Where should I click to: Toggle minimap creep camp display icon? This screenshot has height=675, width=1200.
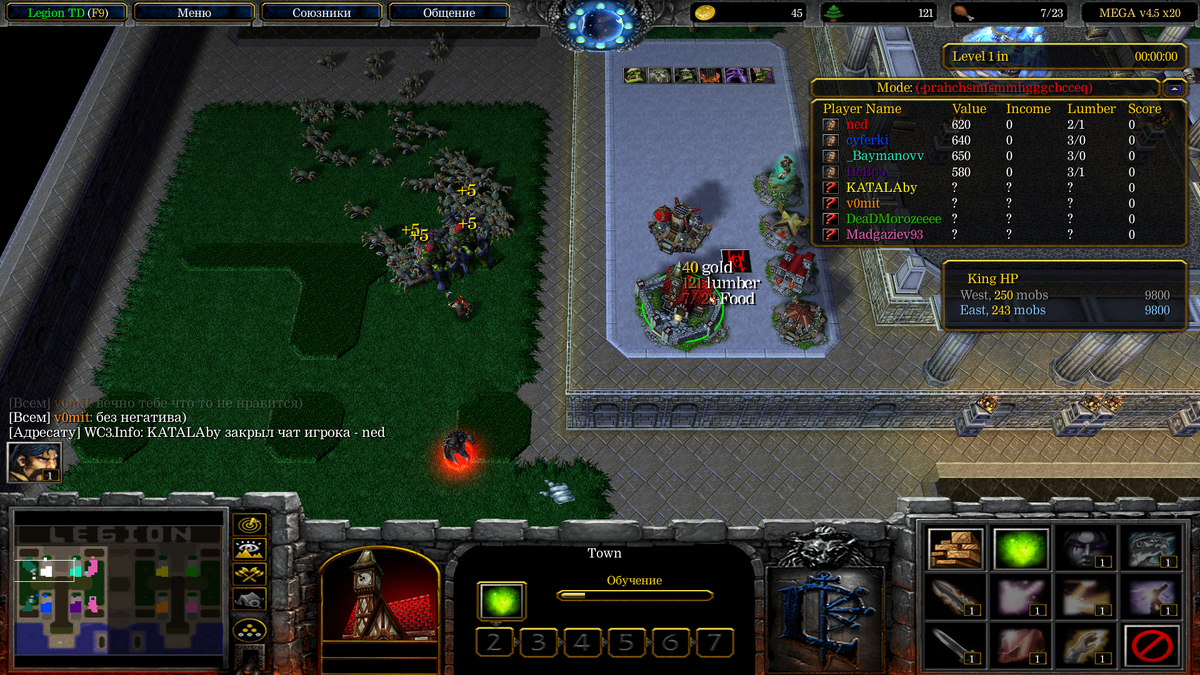pos(248,599)
